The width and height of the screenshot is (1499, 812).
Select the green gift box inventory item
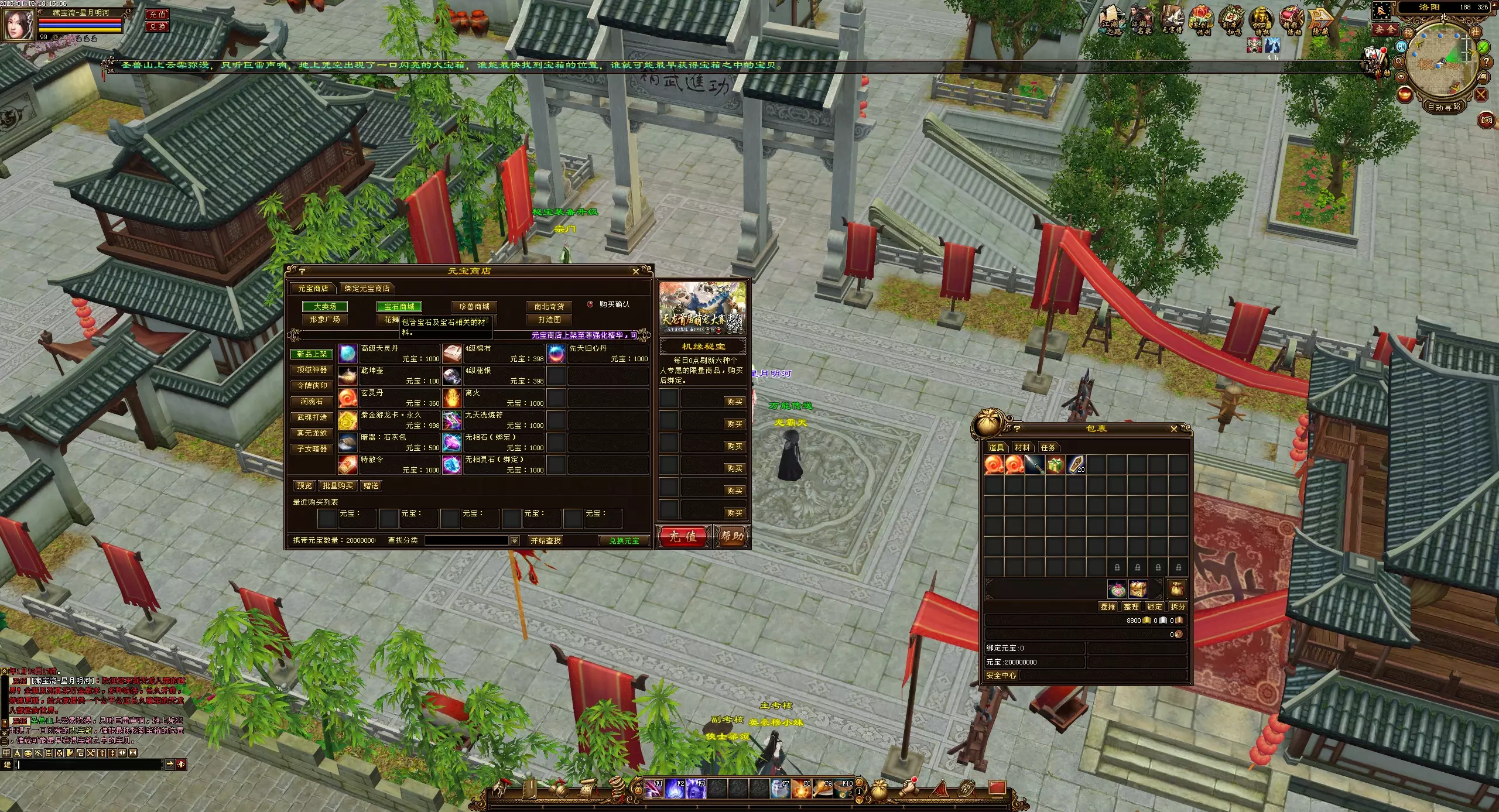(x=1055, y=465)
